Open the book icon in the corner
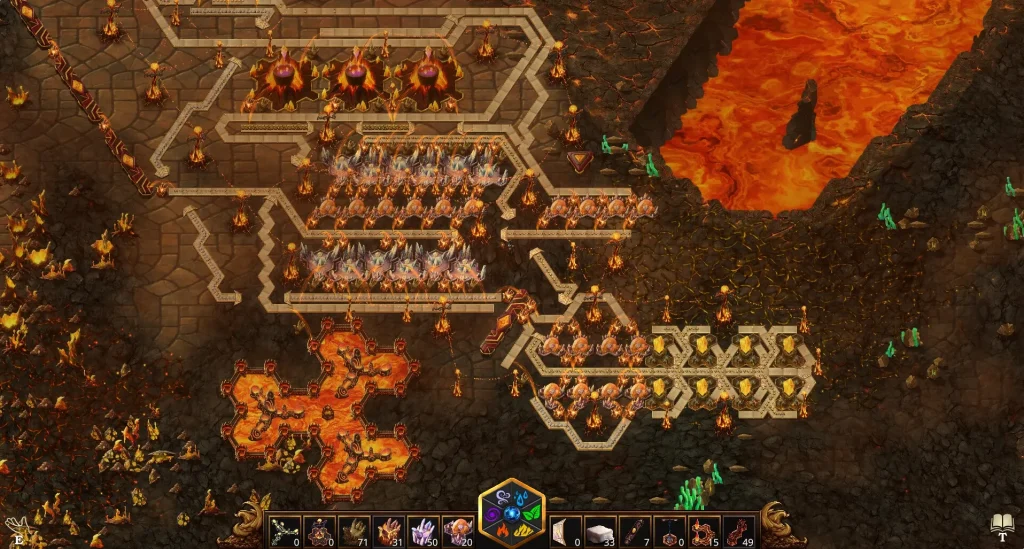This screenshot has width=1024, height=549. pos(1003,523)
